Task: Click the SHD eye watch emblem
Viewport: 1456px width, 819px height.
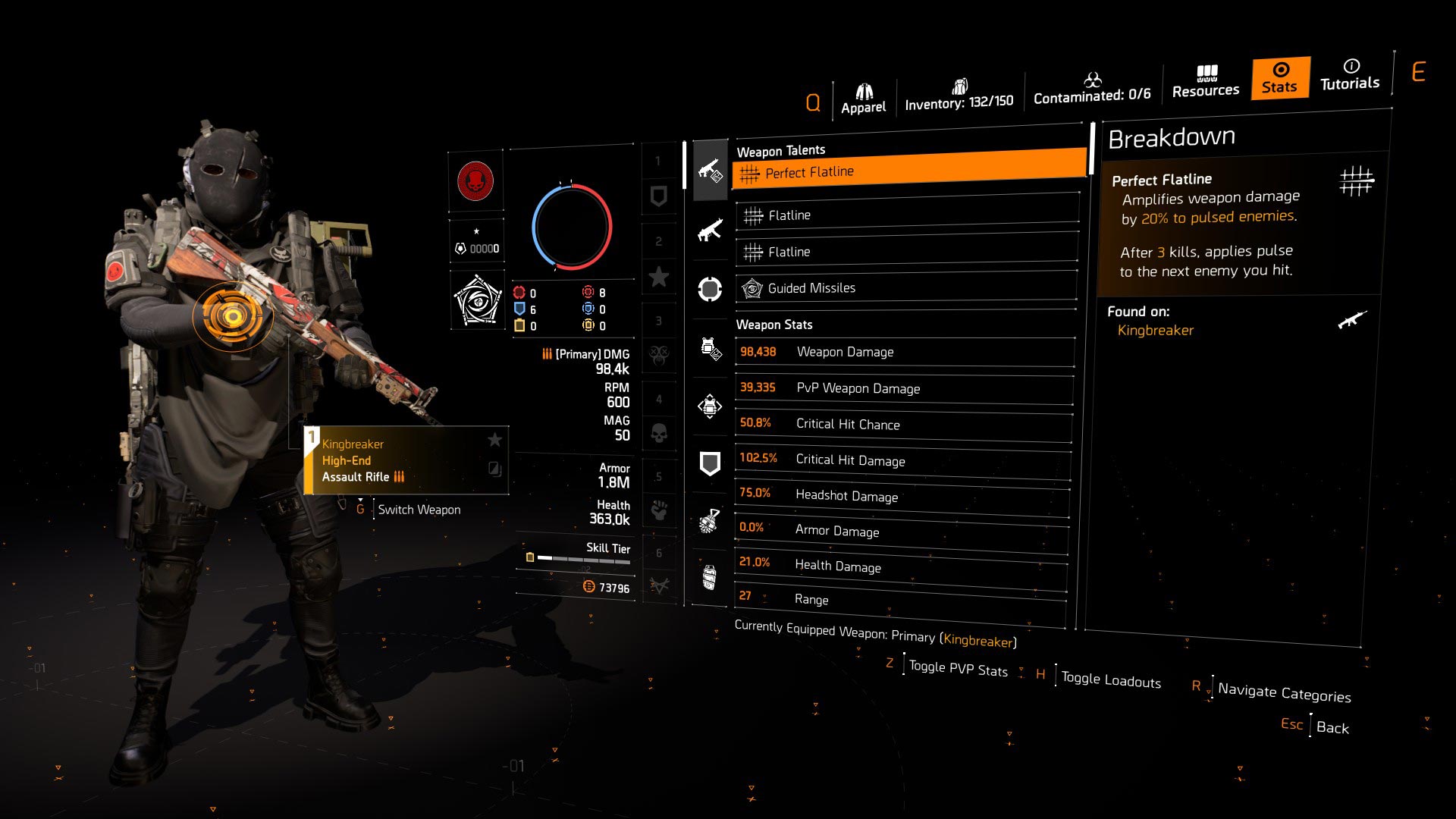Action: pos(476,300)
